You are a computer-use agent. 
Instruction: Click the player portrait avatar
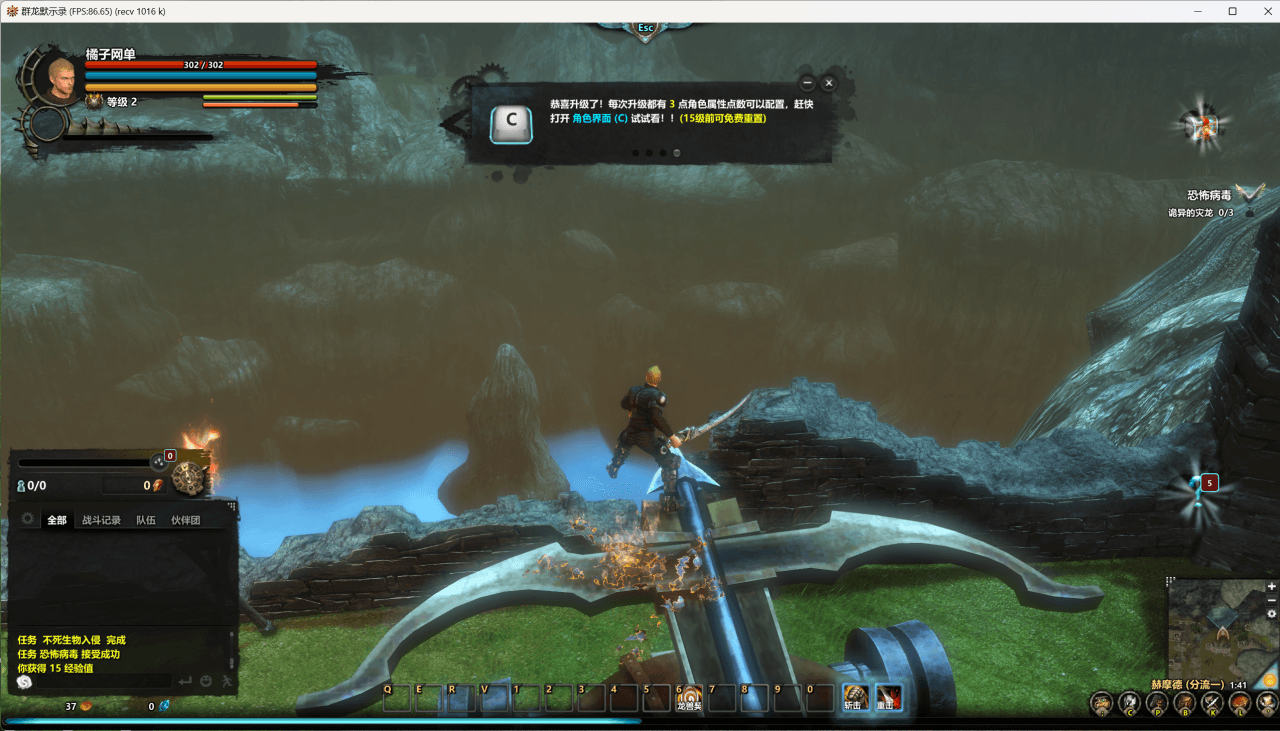(x=62, y=78)
